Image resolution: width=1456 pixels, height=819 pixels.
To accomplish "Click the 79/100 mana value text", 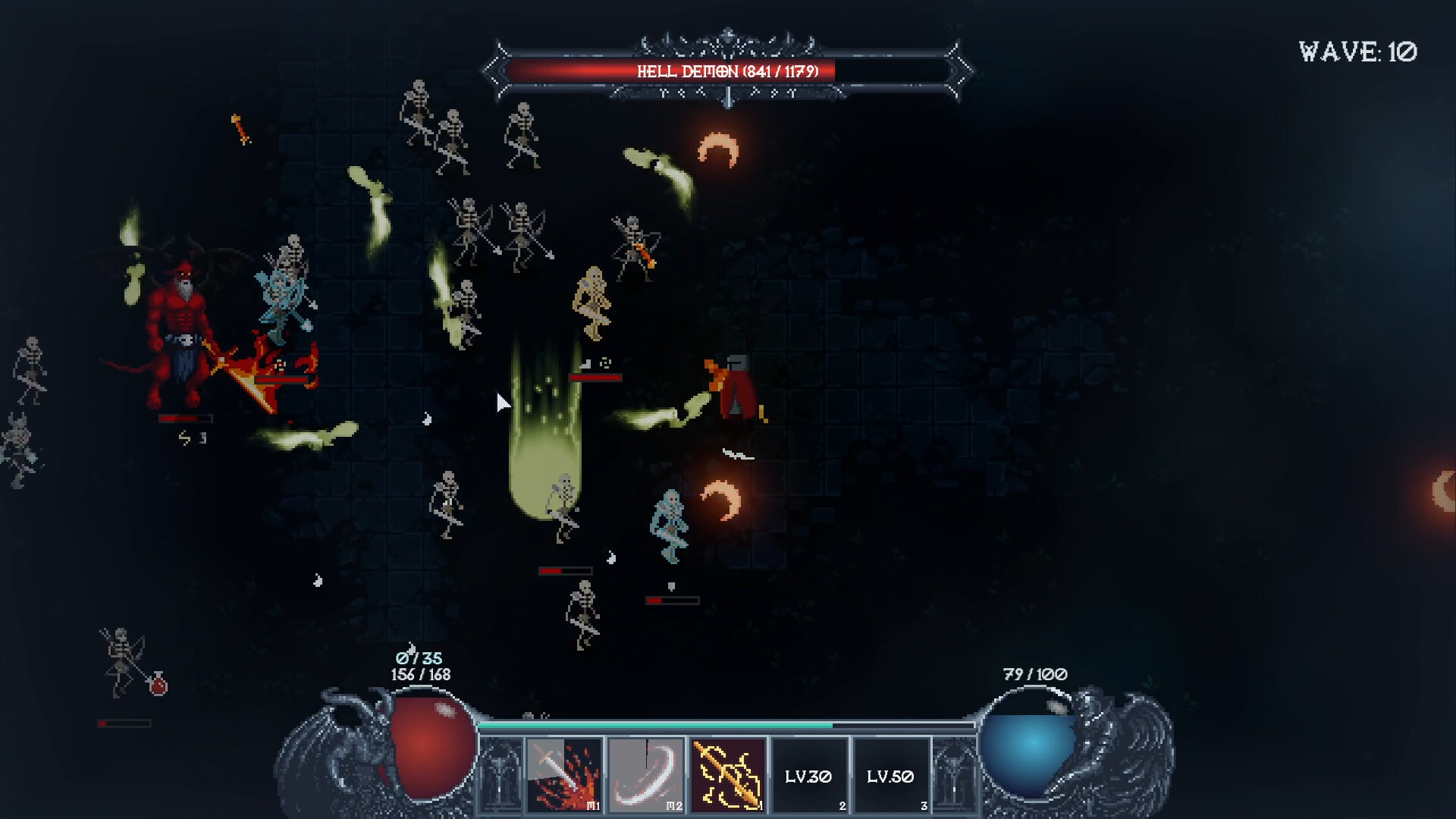I will click(1034, 673).
